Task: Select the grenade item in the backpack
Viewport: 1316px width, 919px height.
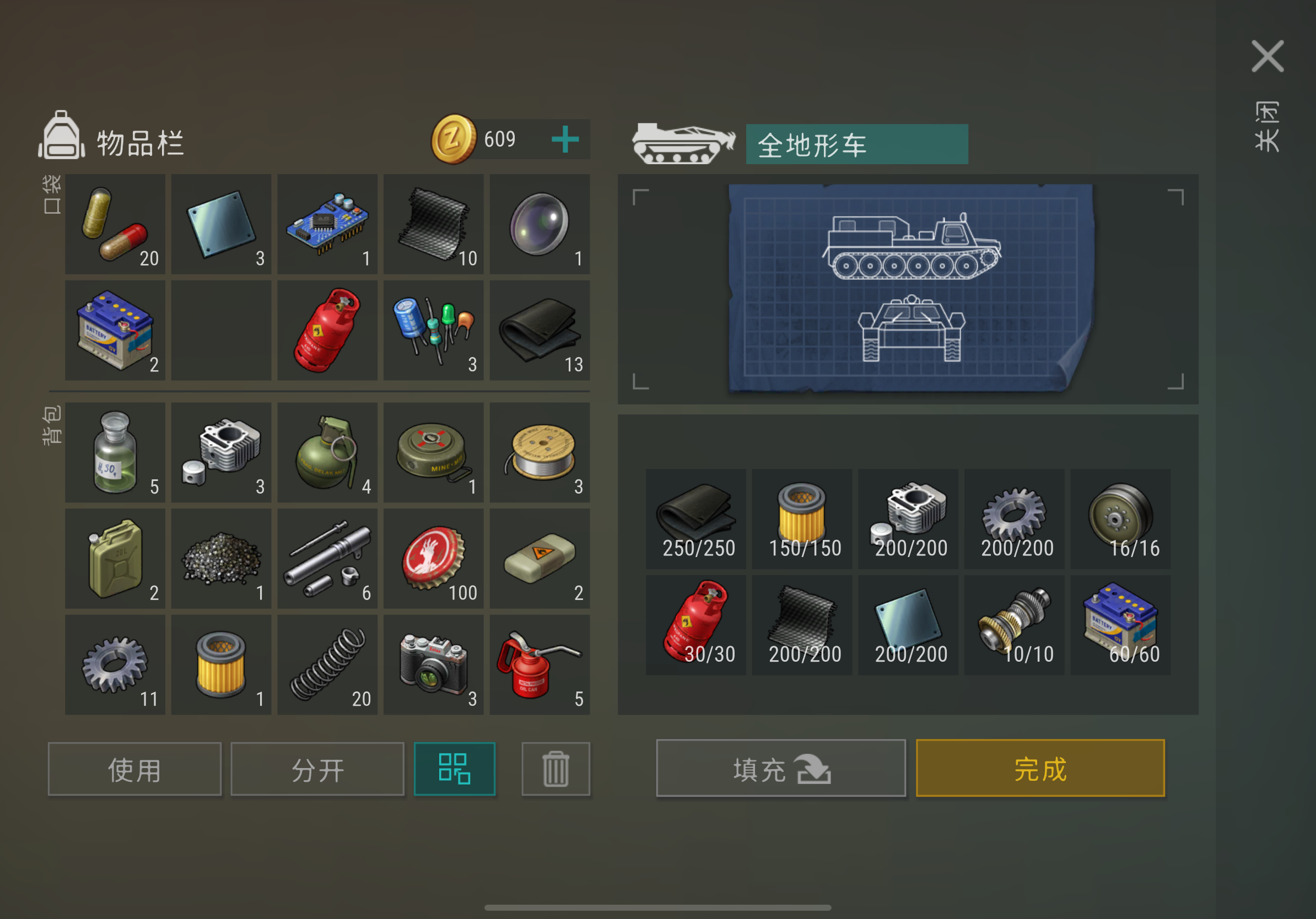Action: pos(327,453)
